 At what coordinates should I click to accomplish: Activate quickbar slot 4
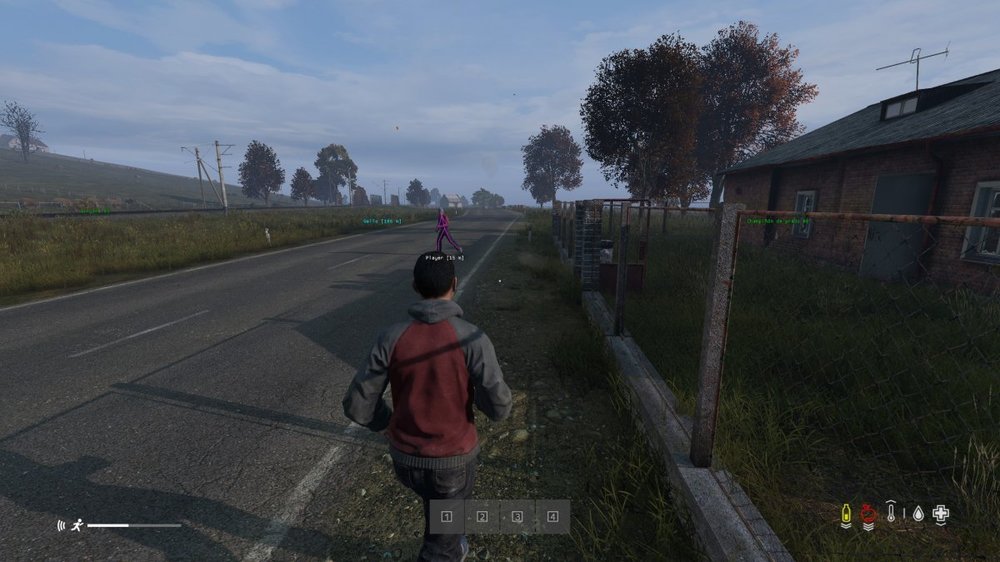(x=552, y=517)
